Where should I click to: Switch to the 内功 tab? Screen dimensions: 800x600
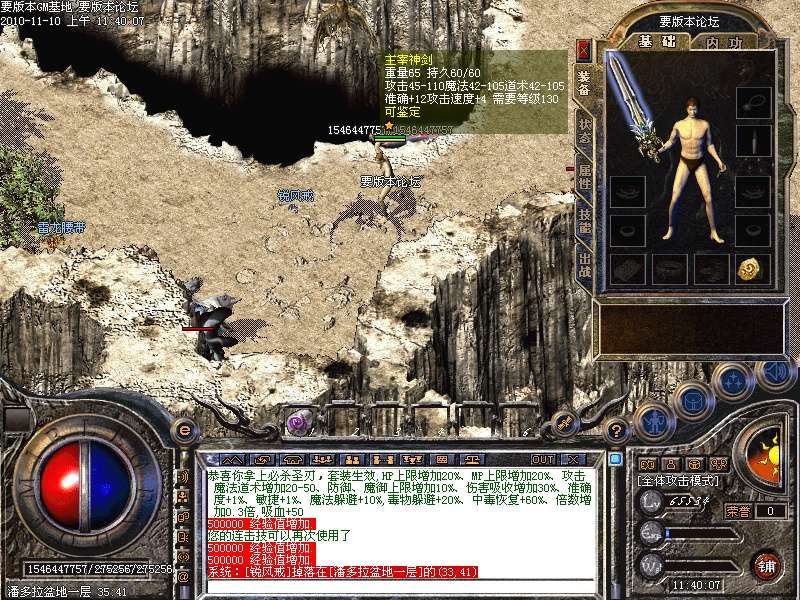pyautogui.click(x=724, y=42)
